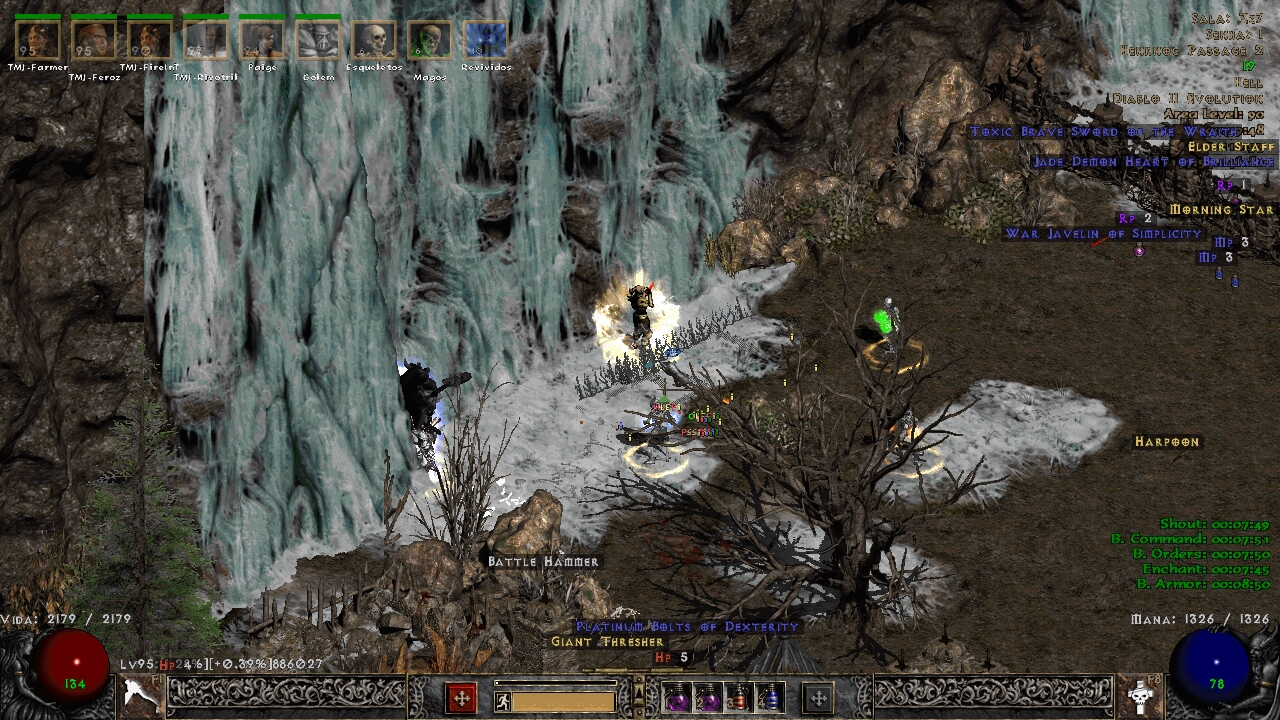Choose the TMJ-Rivotril party portrait

pyautogui.click(x=206, y=40)
